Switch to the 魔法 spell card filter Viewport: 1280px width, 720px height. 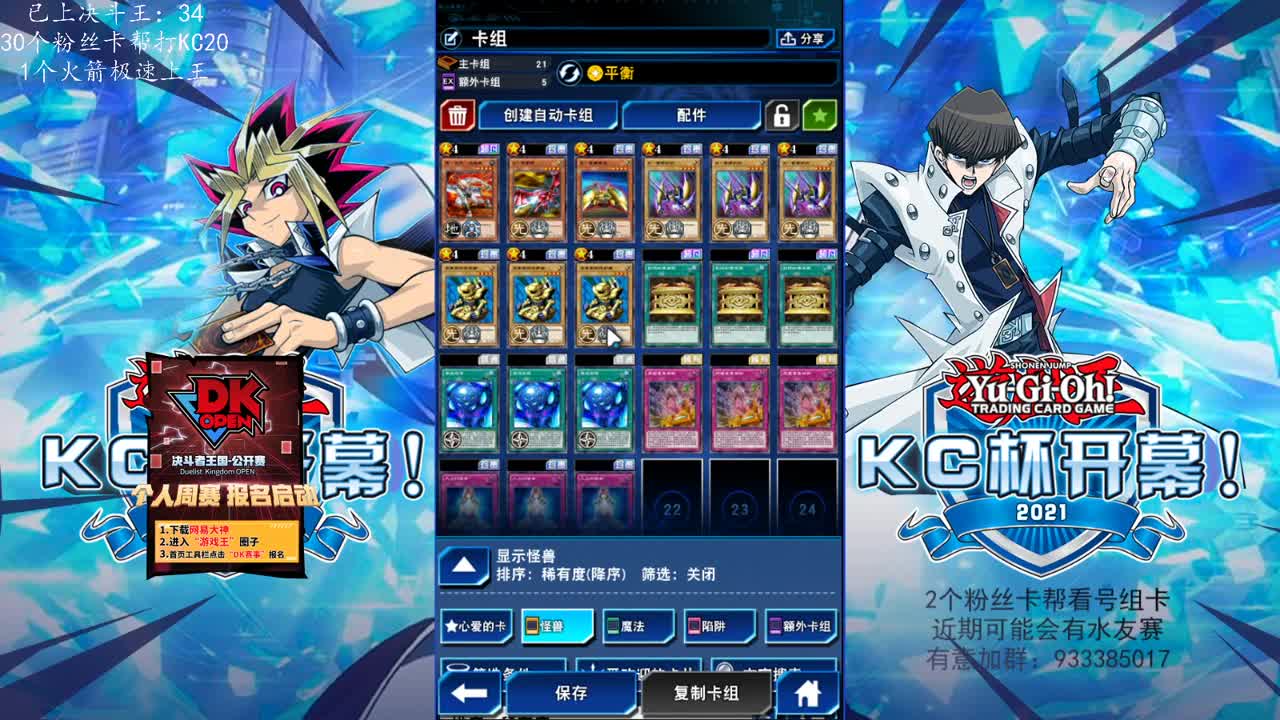click(x=638, y=626)
